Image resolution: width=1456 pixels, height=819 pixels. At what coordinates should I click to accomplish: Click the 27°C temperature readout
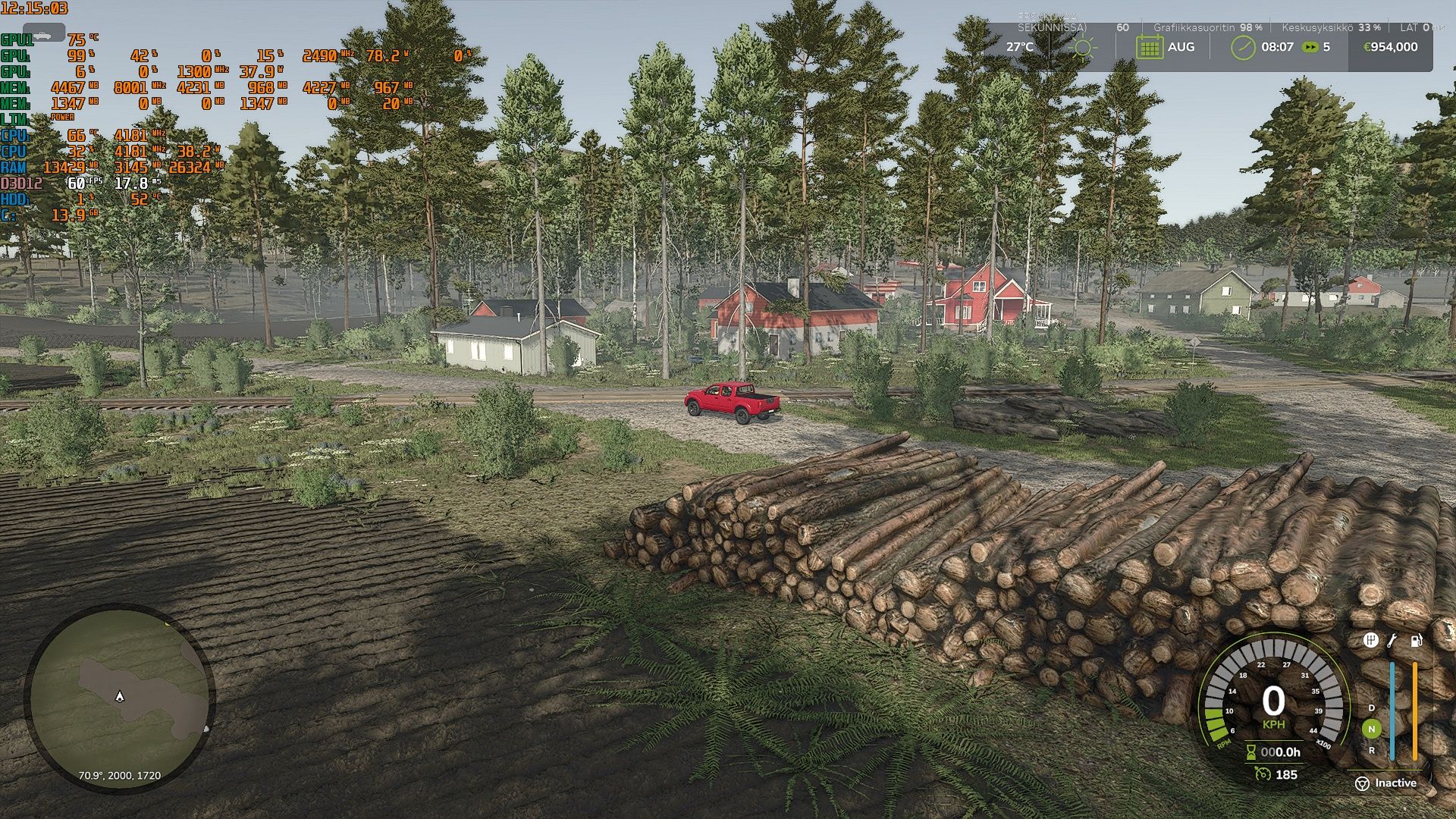[x=1020, y=46]
